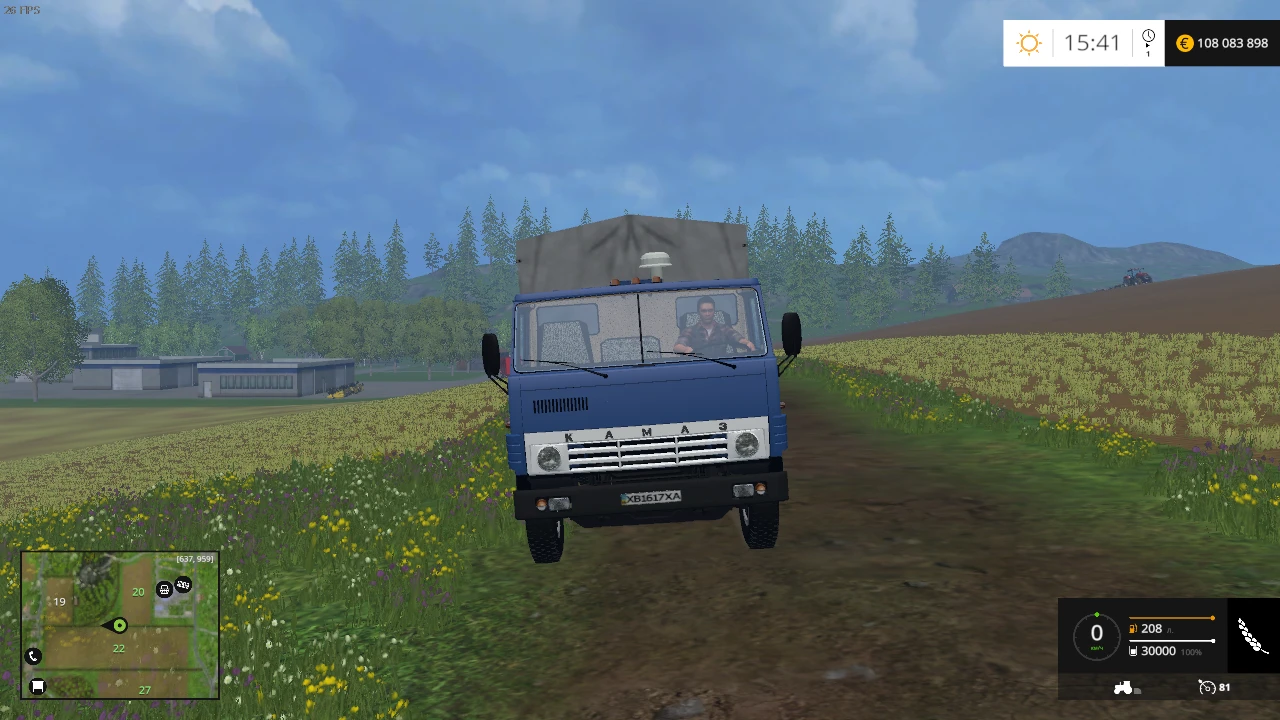Click the orange fuel level bar

1170,618
